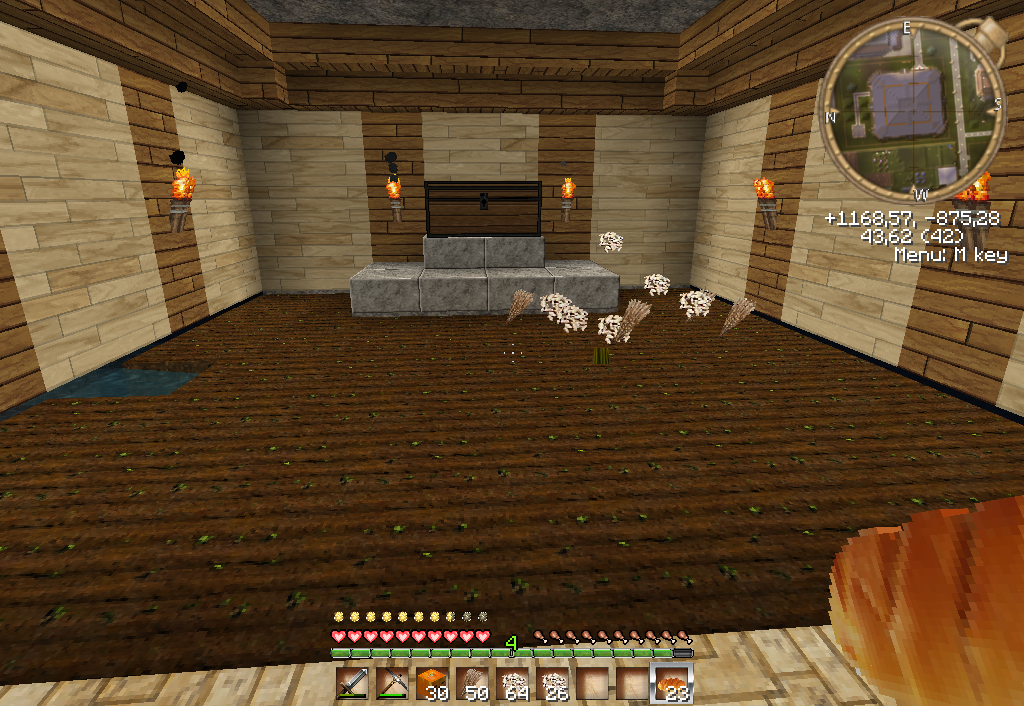Screen dimensions: 1024x706
Task: Select the sword hotbar slot
Action: coord(352,684)
